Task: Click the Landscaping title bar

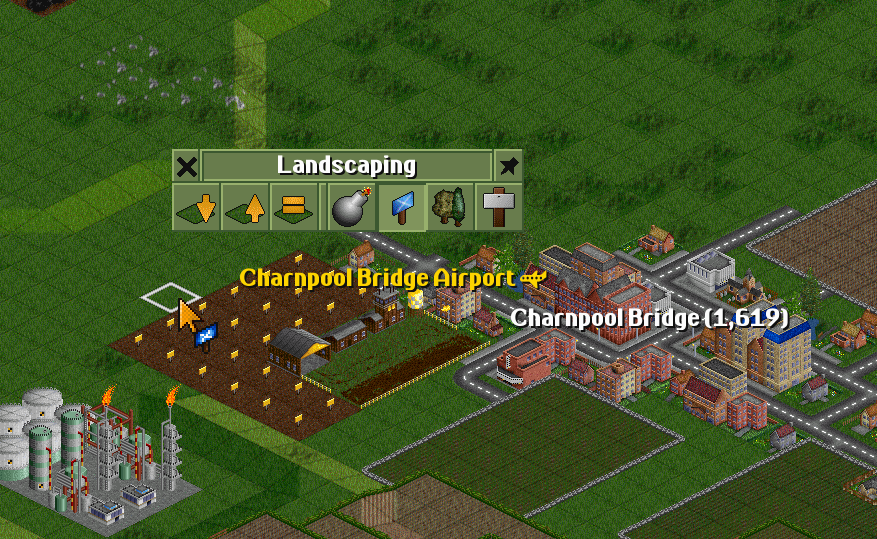Action: [x=346, y=165]
